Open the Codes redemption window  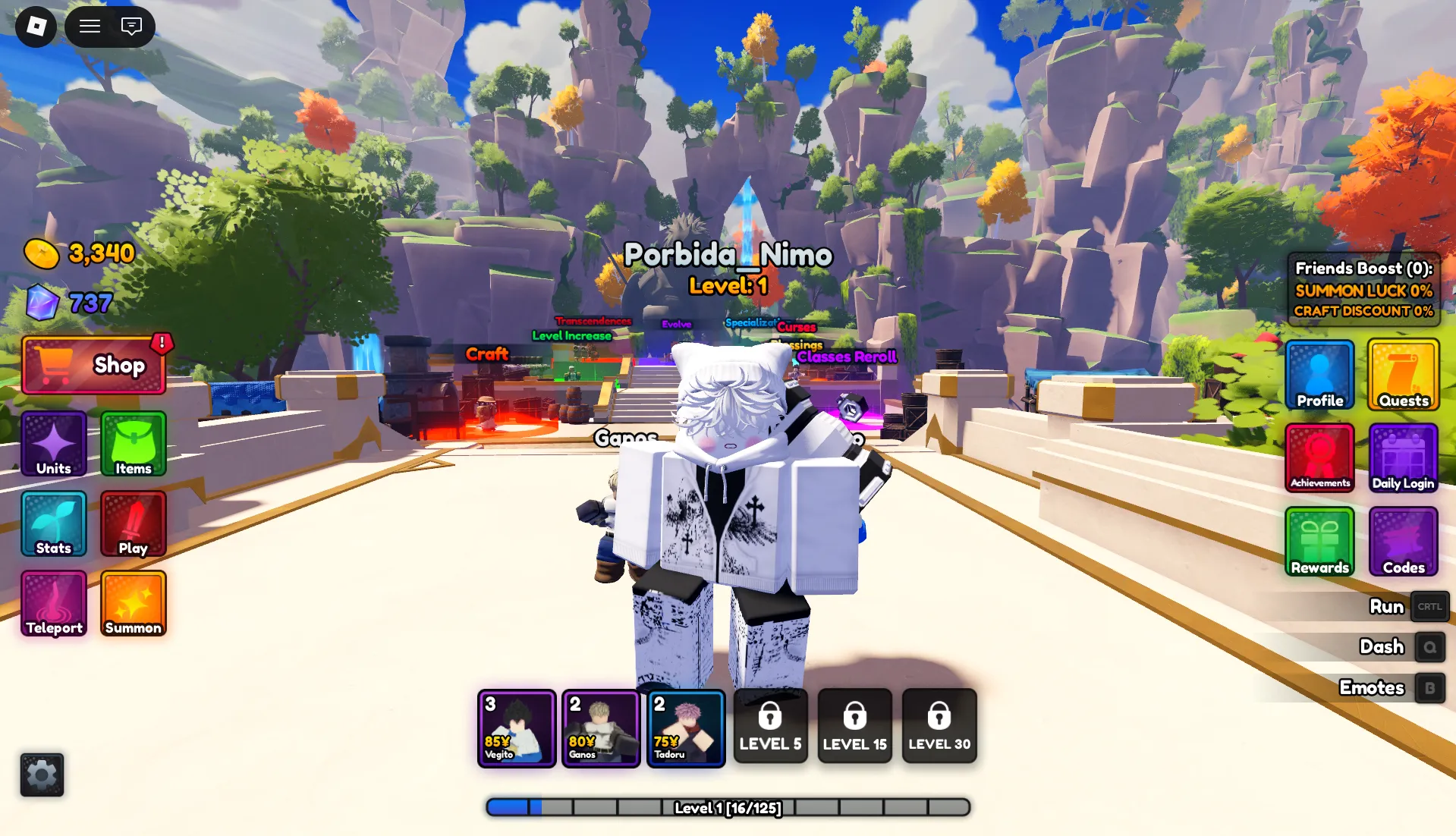tap(1403, 542)
